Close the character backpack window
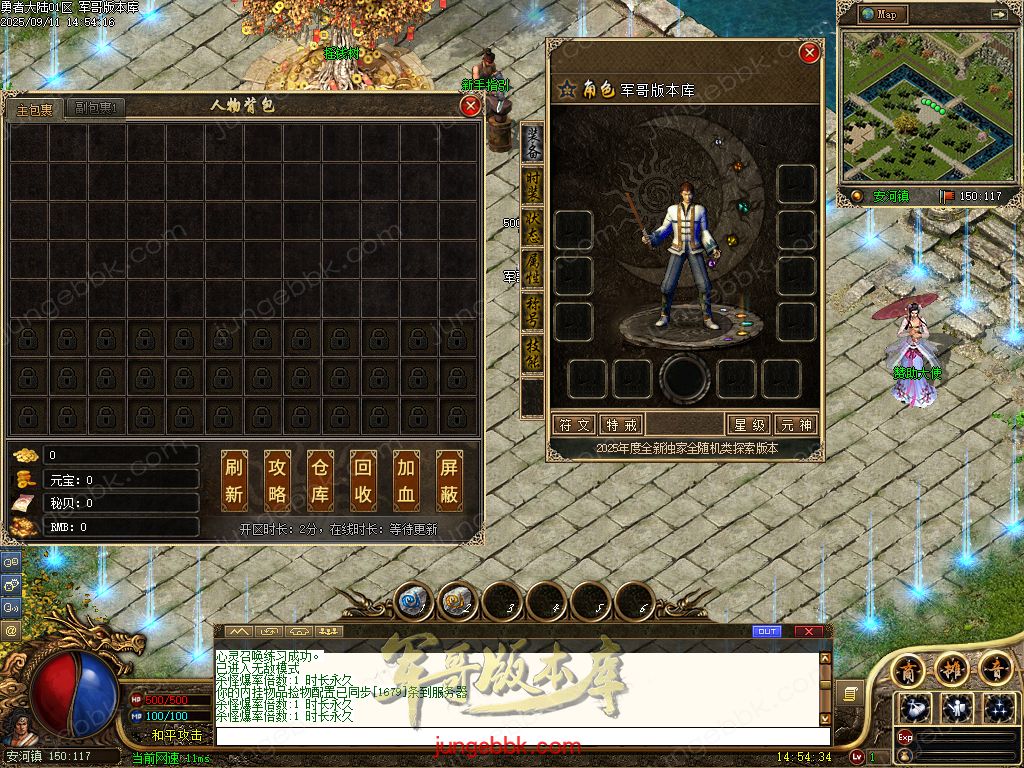Viewport: 1024px width, 768px height. click(x=470, y=105)
